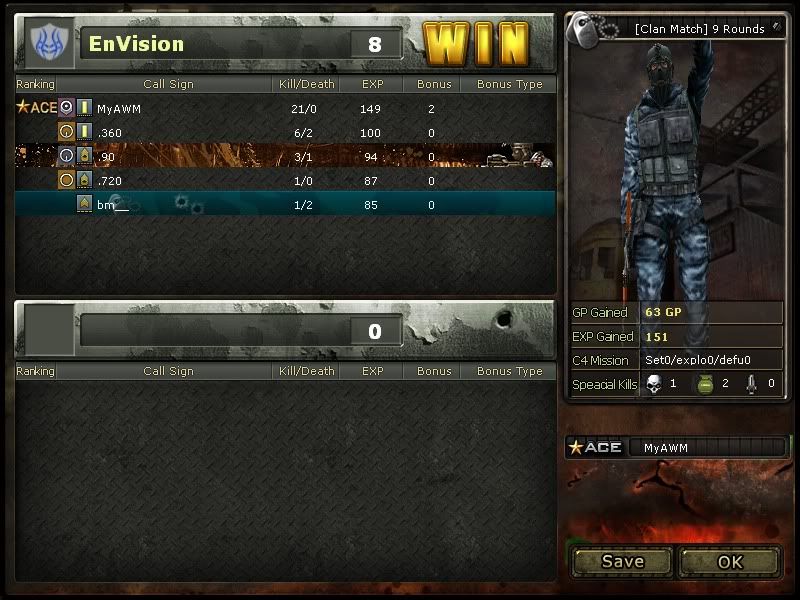Pick the .720 player row
Screen dimensions: 800x600
(x=110, y=180)
